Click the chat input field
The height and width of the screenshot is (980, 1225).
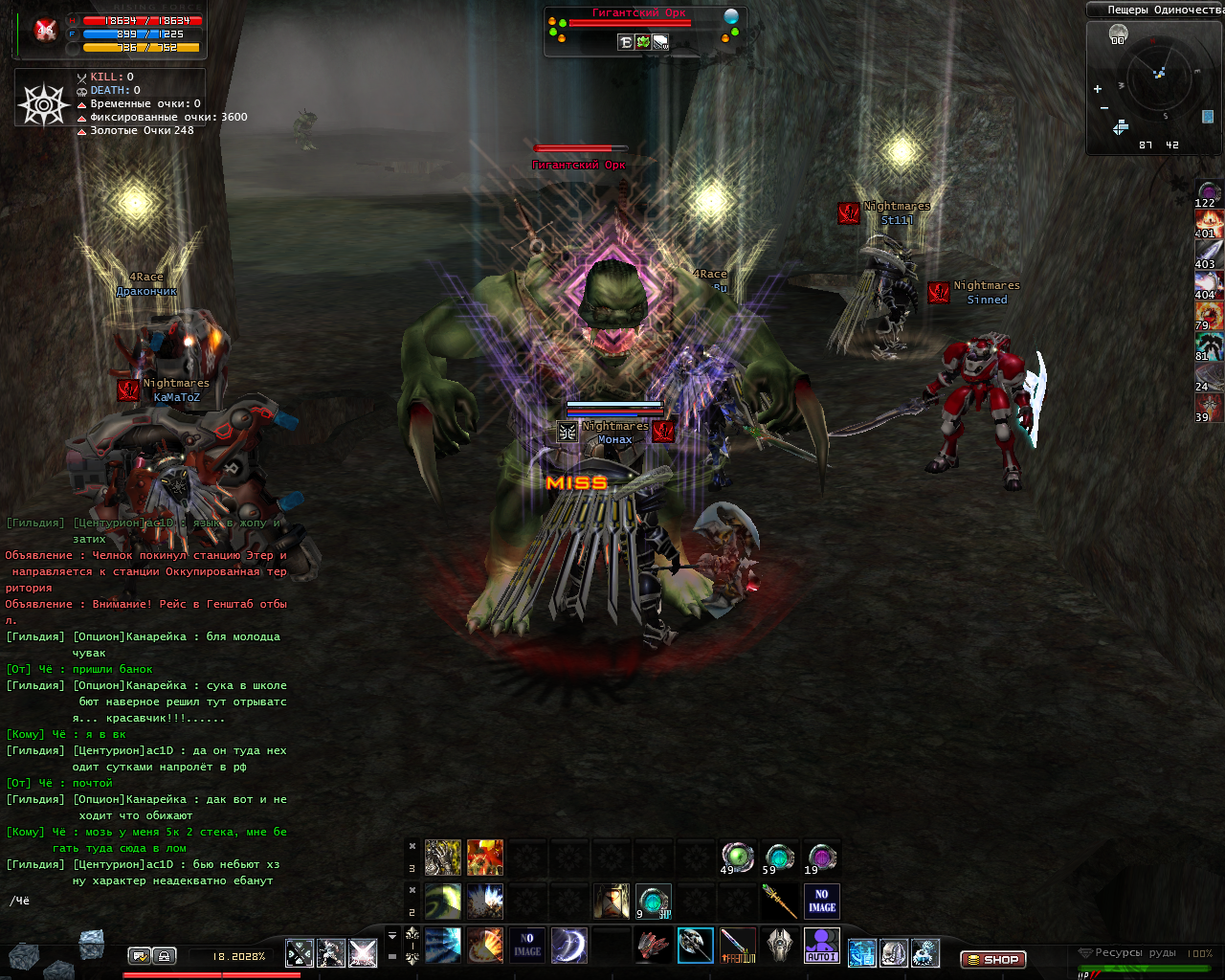tap(144, 901)
